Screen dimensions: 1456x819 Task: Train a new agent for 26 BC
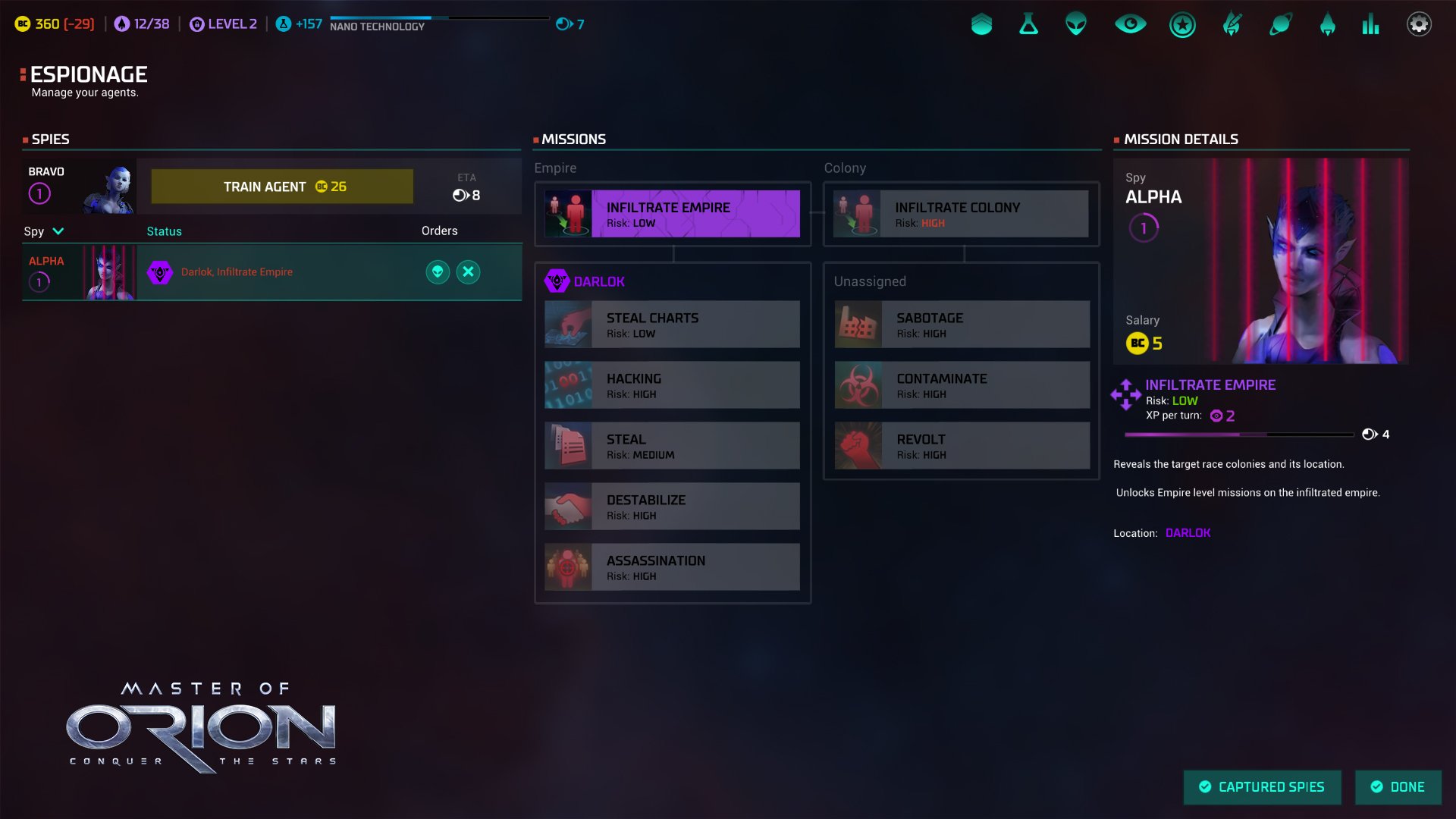(282, 187)
